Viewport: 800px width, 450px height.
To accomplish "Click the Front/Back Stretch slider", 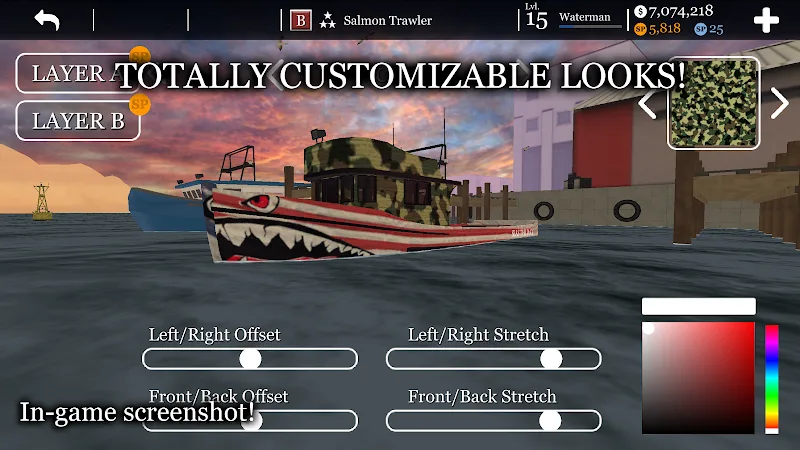I will click(494, 421).
